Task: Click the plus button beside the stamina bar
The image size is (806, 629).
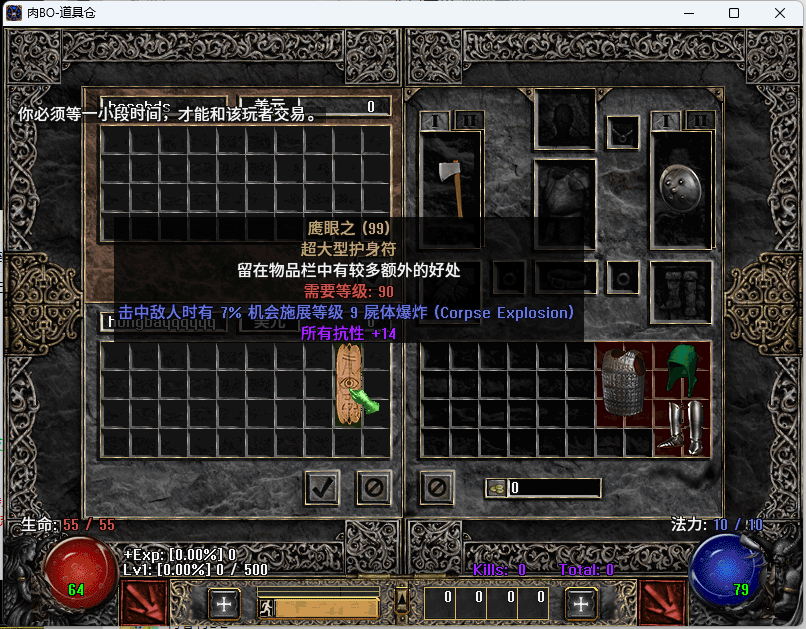Action: (x=224, y=603)
